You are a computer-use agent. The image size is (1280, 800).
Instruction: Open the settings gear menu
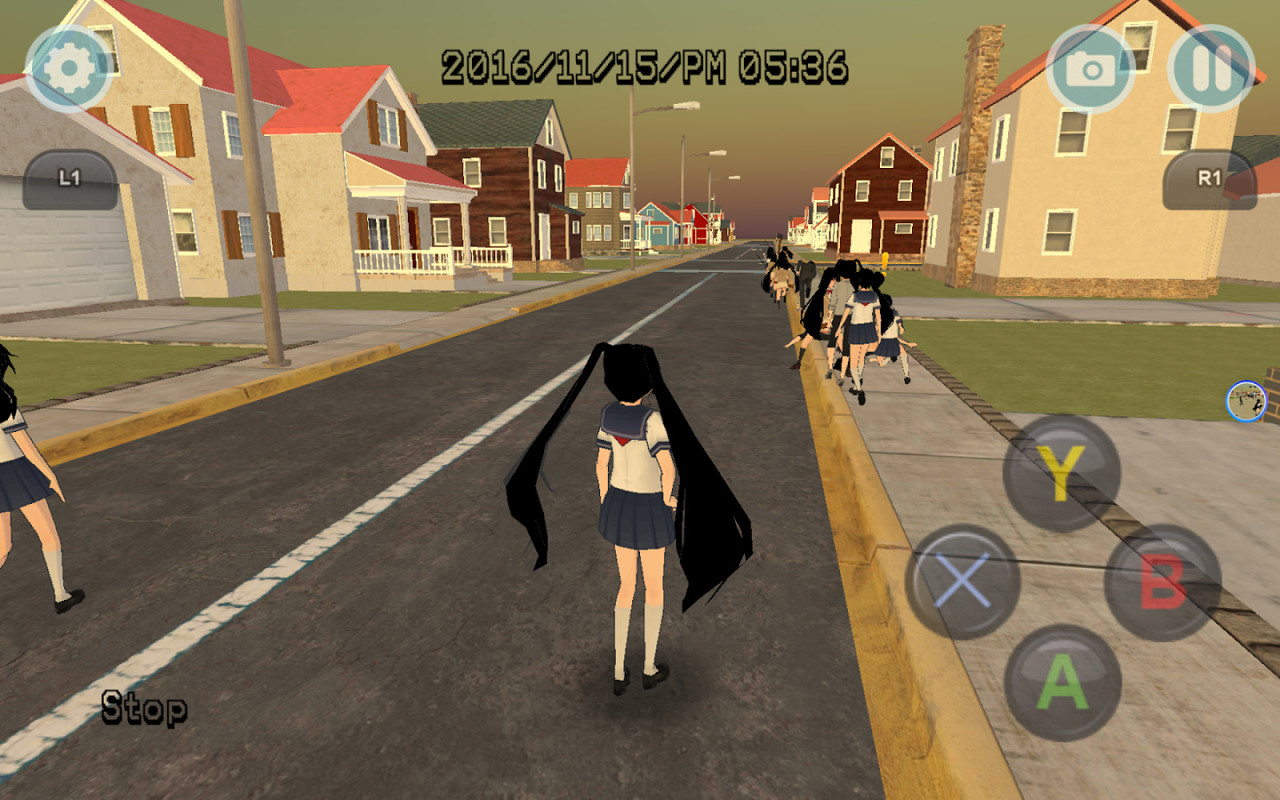pos(68,66)
